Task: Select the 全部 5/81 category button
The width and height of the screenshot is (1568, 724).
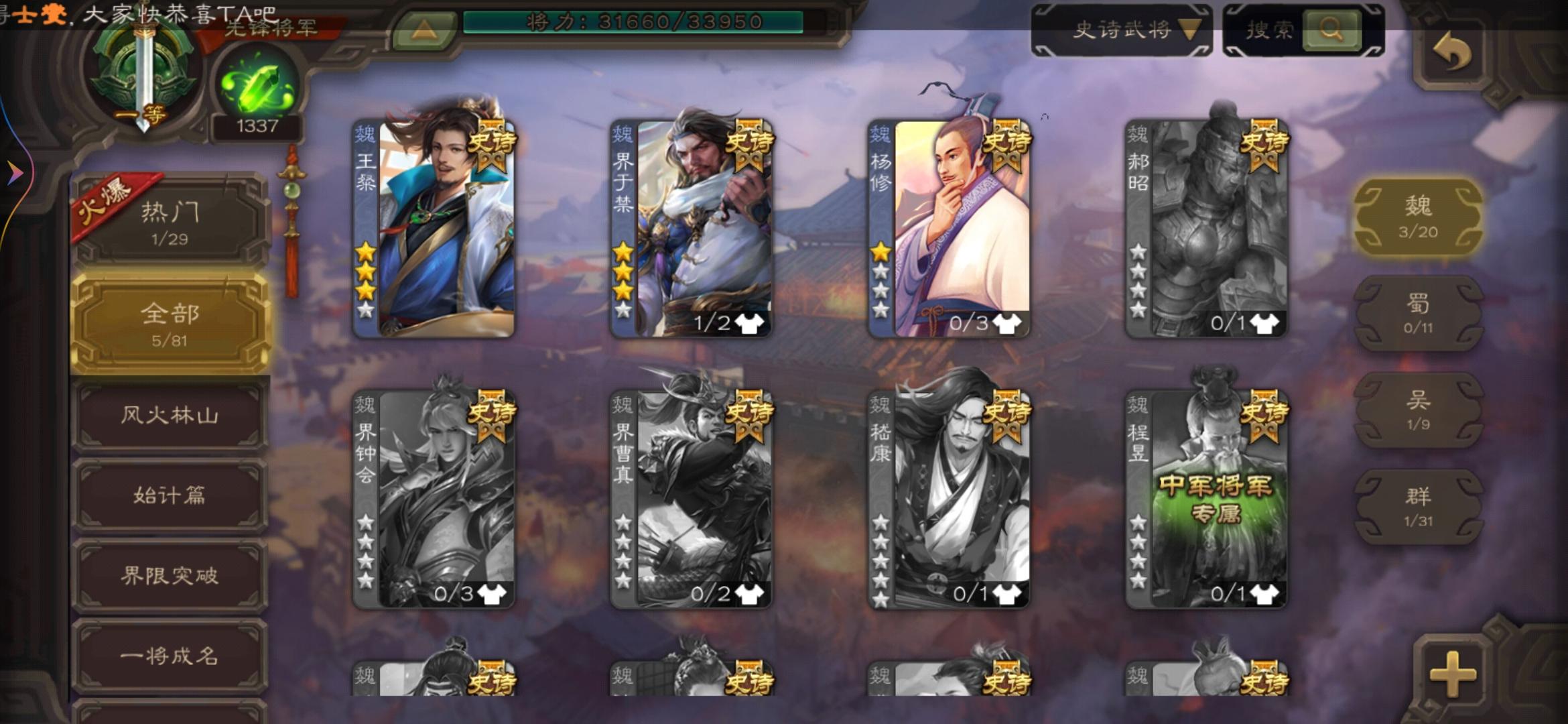Action: (174, 322)
